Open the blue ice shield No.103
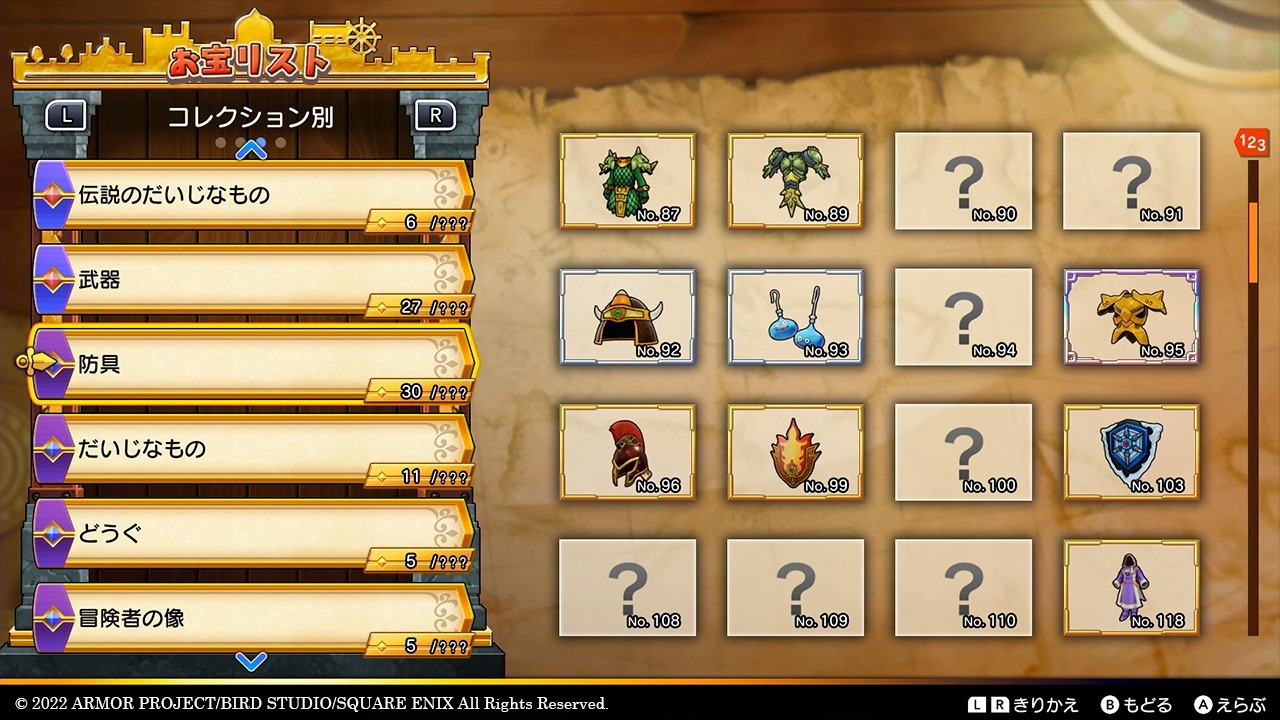The image size is (1280, 720). click(x=1131, y=452)
